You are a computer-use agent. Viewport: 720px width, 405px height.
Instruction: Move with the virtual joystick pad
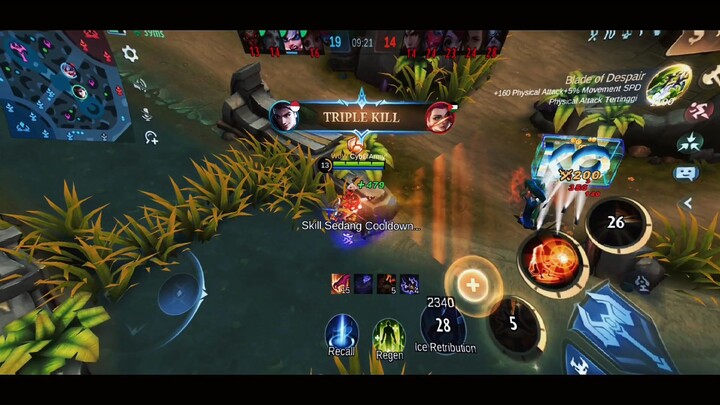[180, 295]
